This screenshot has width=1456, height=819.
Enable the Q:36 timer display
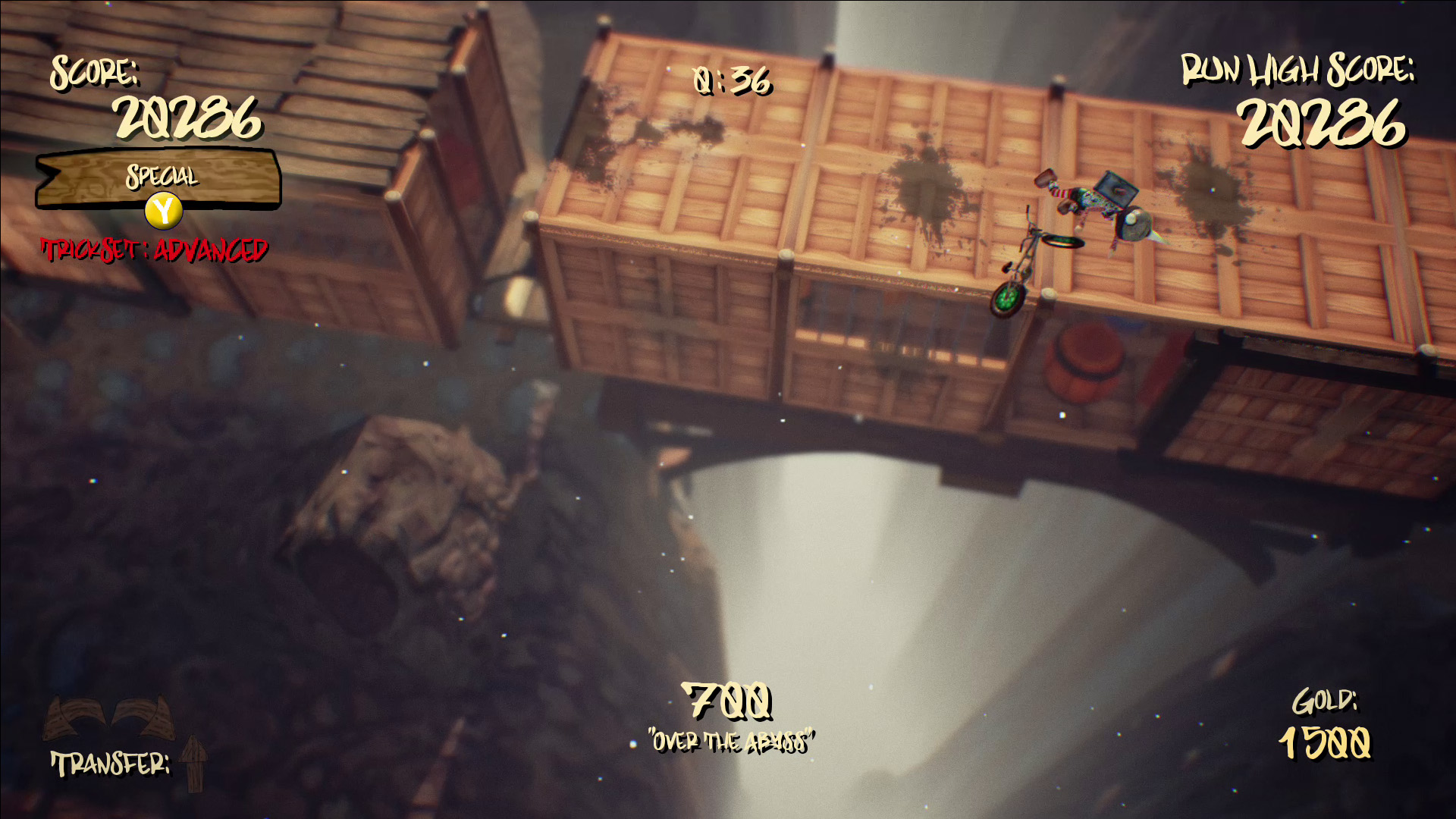tap(730, 83)
